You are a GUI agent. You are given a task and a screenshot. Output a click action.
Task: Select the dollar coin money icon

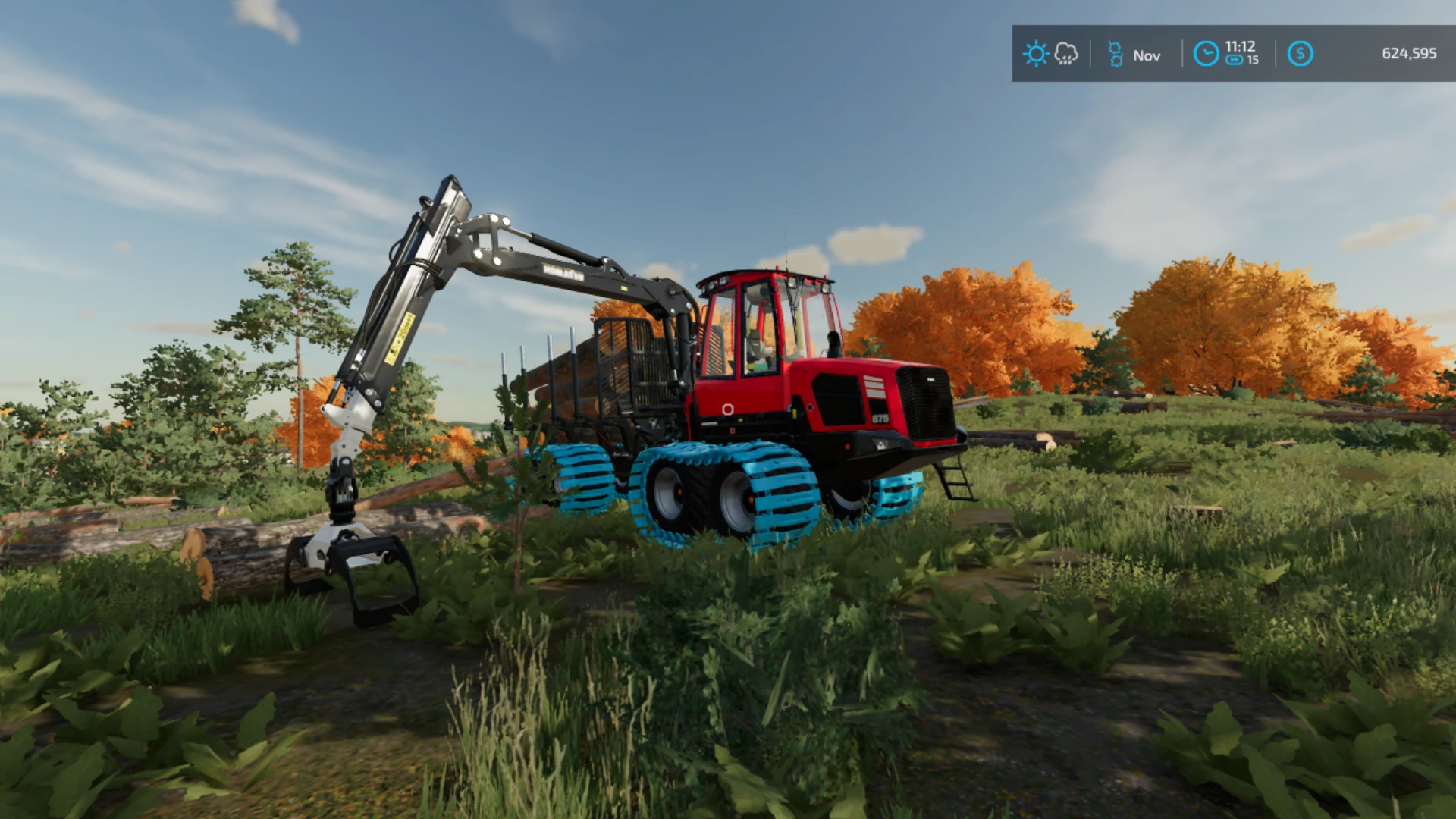[x=1303, y=53]
